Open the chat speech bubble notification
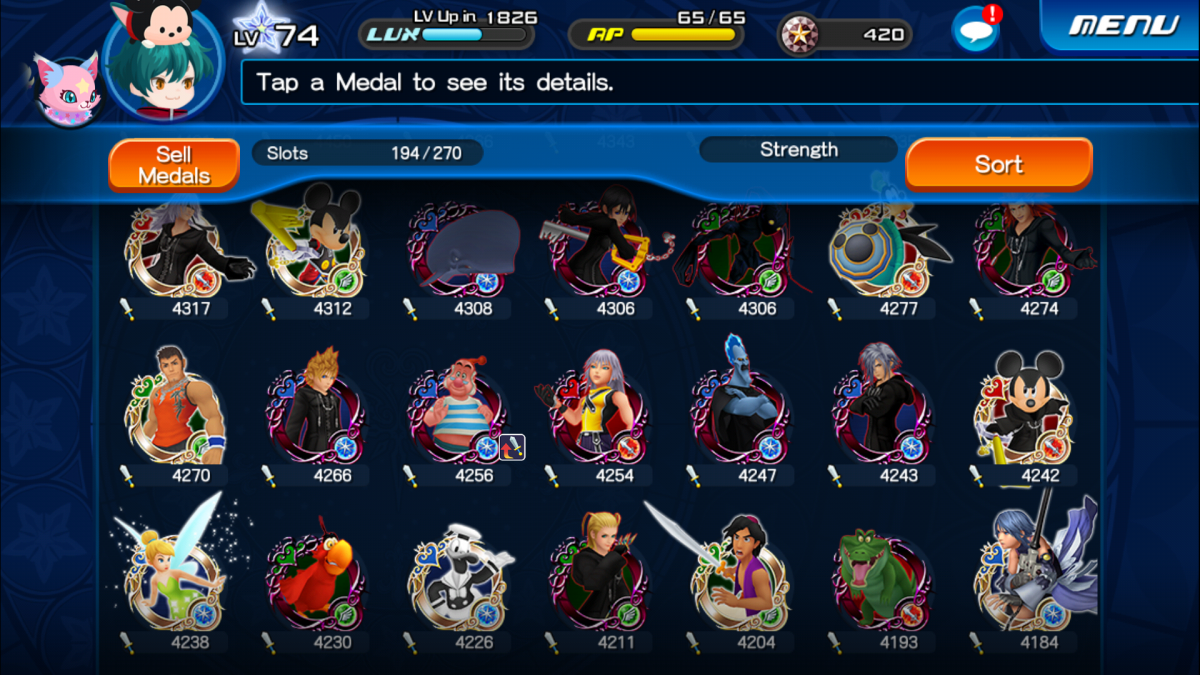 (x=975, y=30)
